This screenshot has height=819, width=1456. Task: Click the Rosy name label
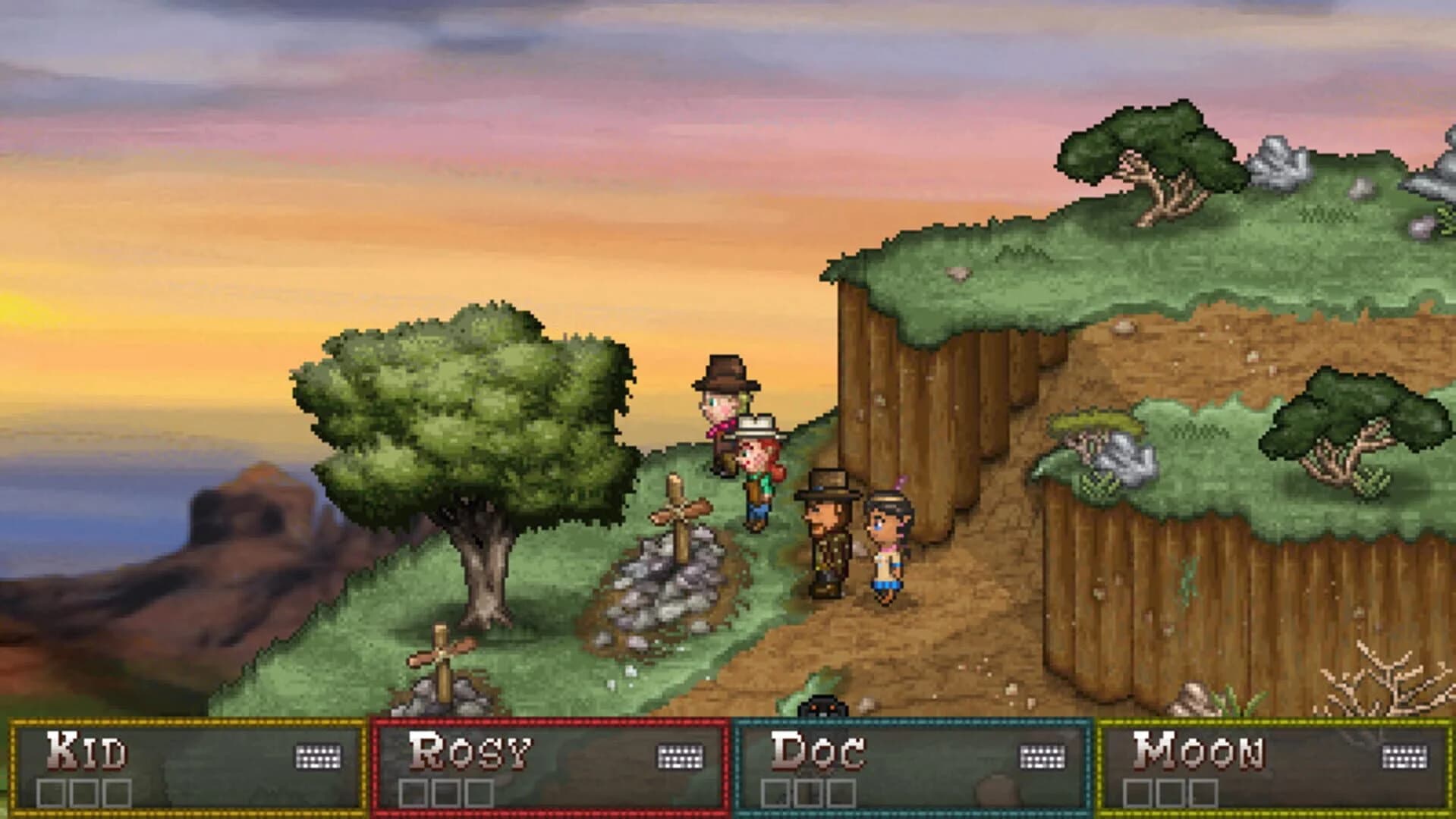(x=469, y=751)
